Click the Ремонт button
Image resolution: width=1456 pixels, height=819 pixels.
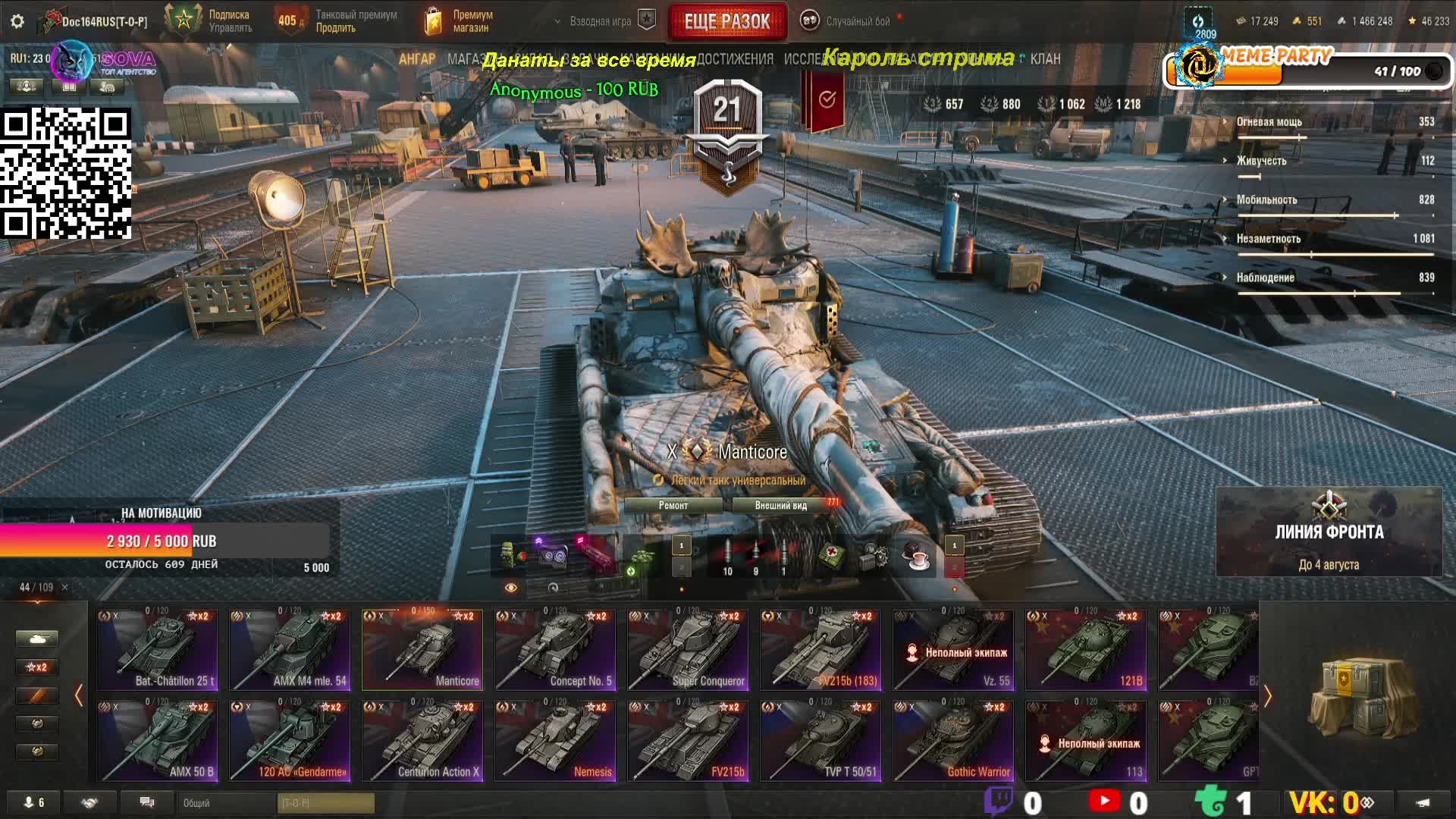click(x=673, y=506)
